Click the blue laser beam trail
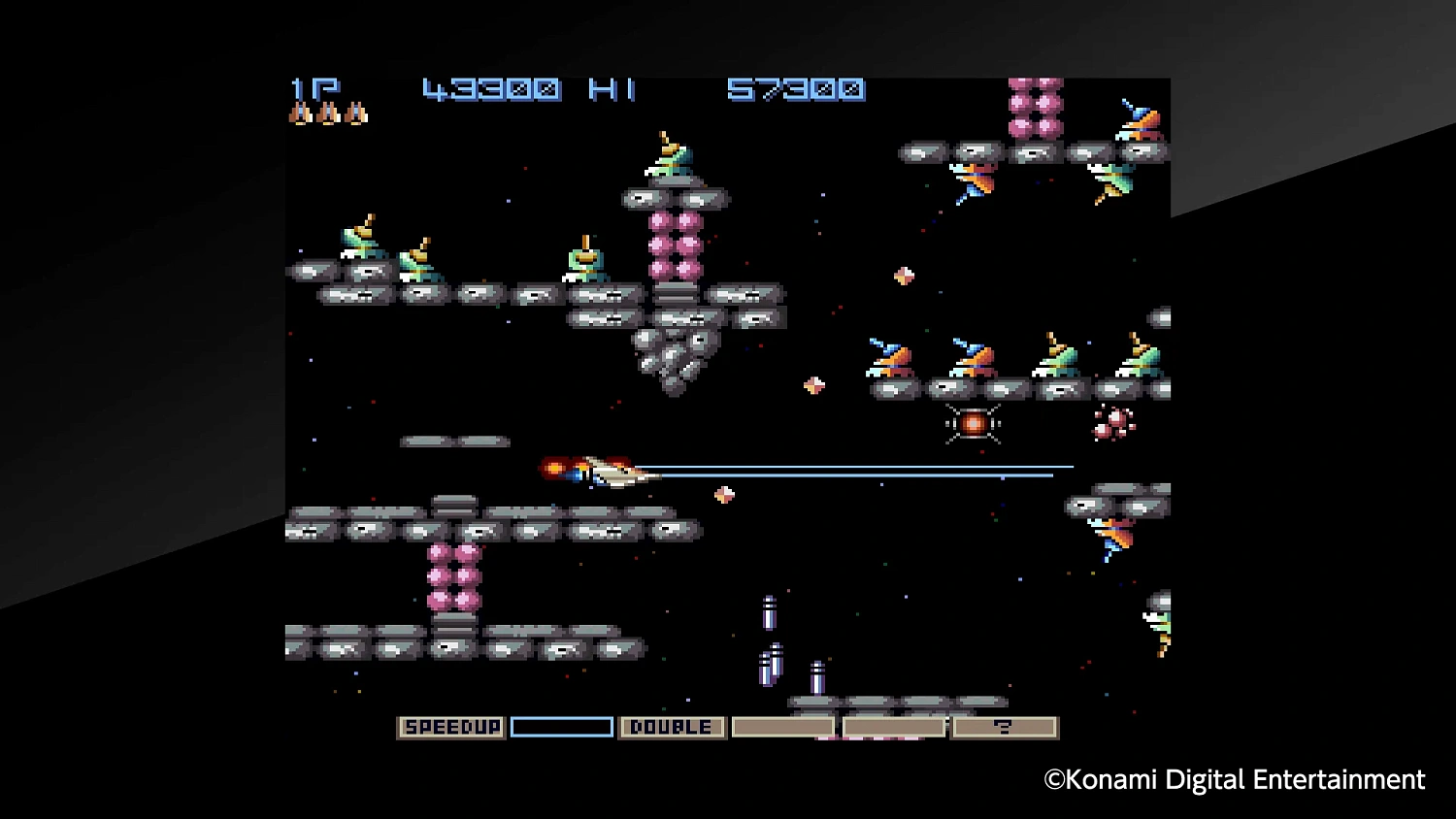The height and width of the screenshot is (819, 1456). (874, 469)
